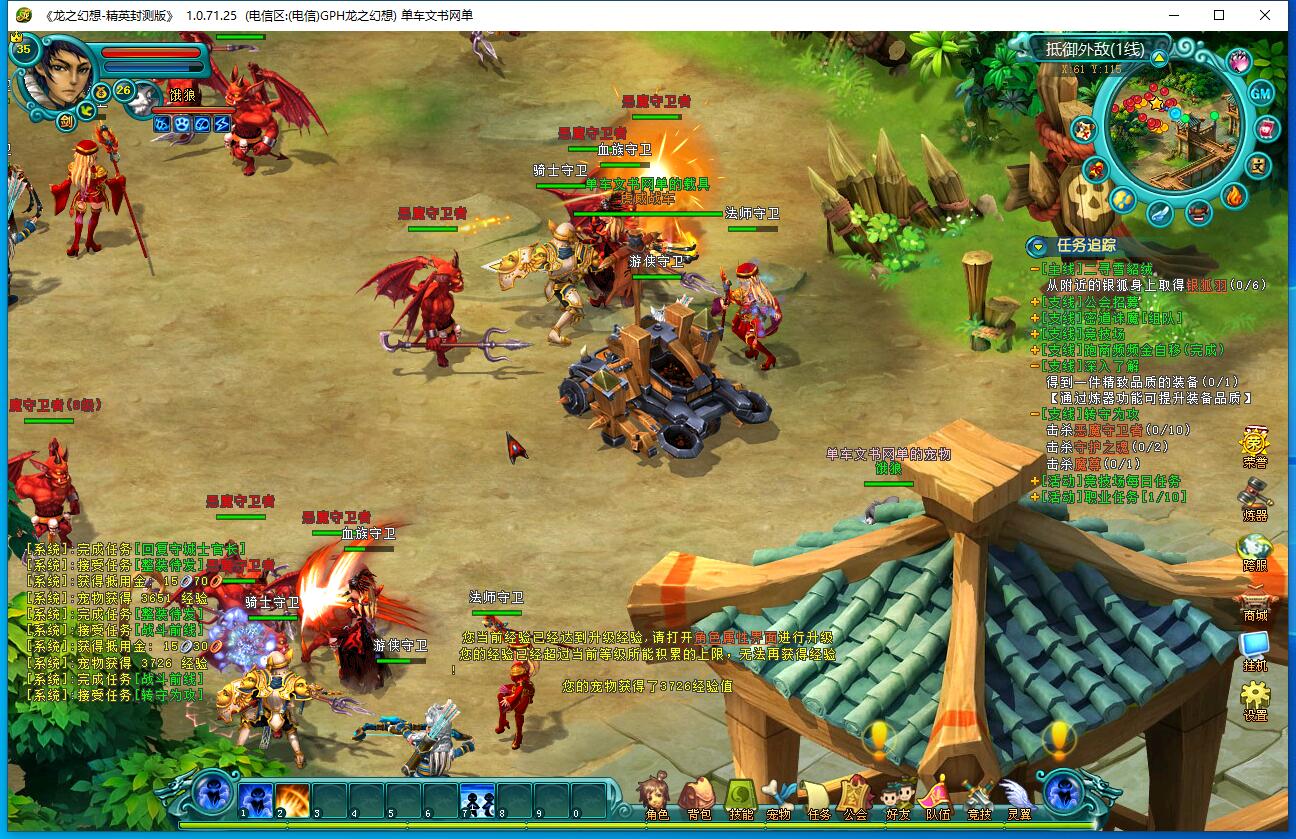Screen dimensions: 1296x839
Task: Show the 好友 friends list
Action: pyautogui.click(x=898, y=798)
